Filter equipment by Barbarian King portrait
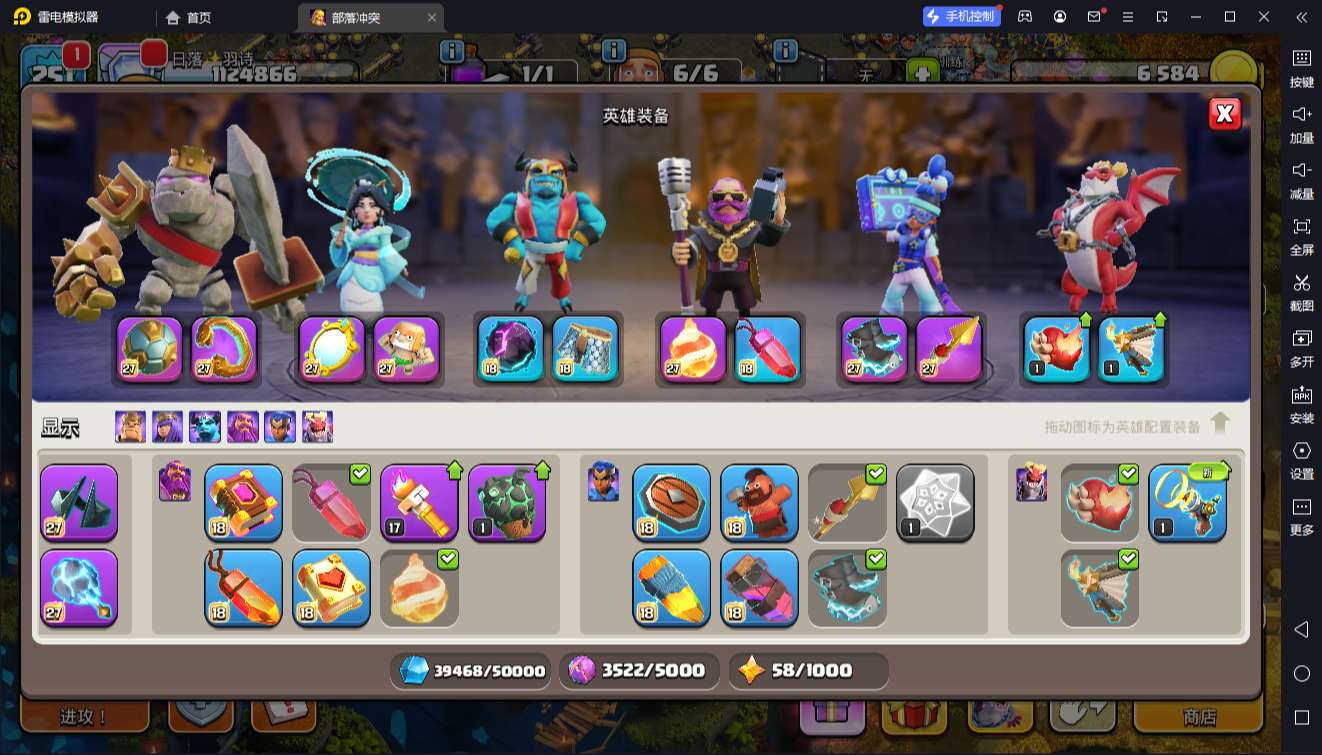Image resolution: width=1322 pixels, height=755 pixels. (x=130, y=427)
